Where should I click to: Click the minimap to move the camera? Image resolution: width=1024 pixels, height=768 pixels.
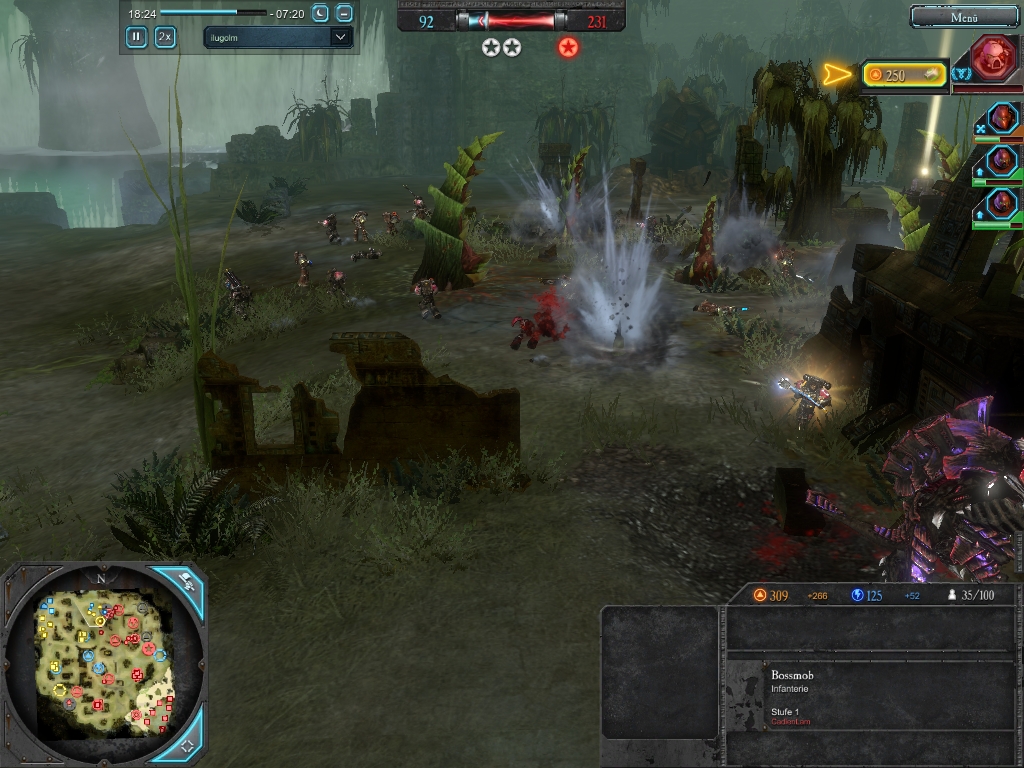tap(100, 660)
